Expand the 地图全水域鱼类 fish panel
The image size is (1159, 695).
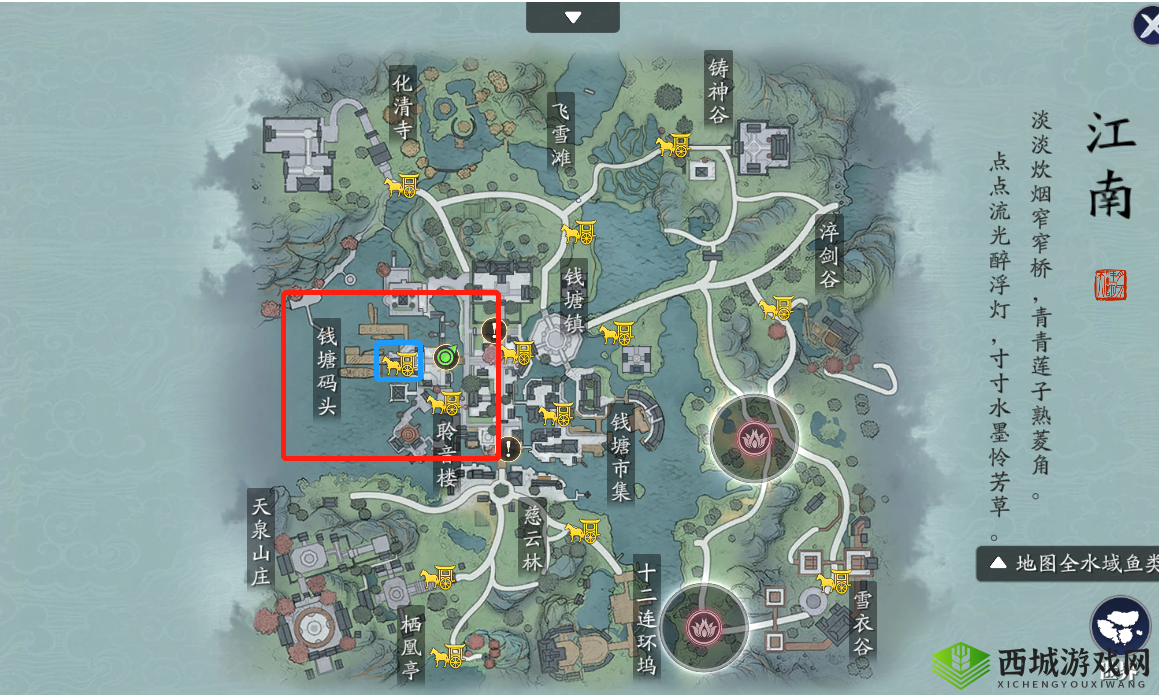coord(1067,563)
